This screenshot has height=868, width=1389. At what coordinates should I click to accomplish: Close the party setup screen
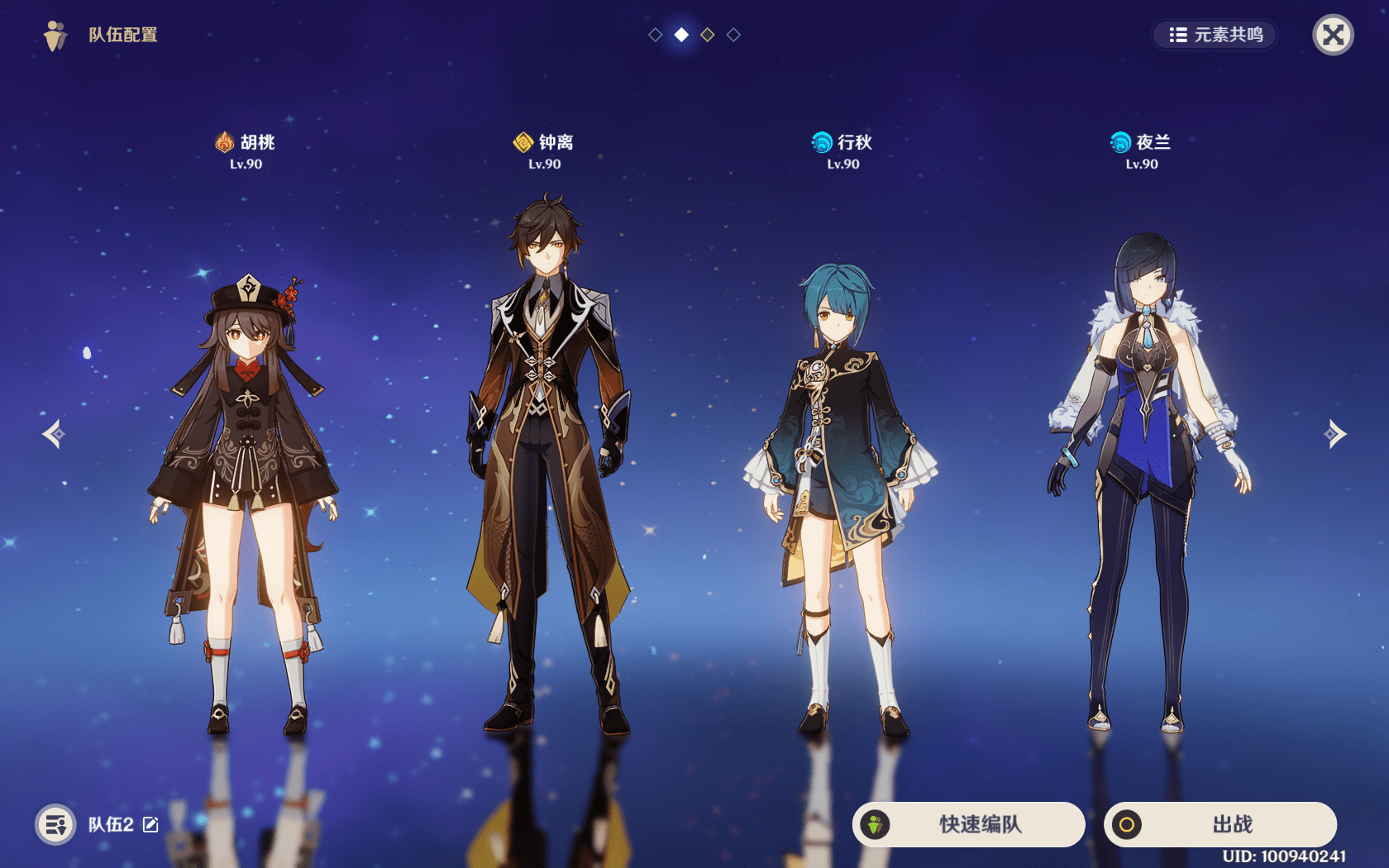coord(1333,35)
